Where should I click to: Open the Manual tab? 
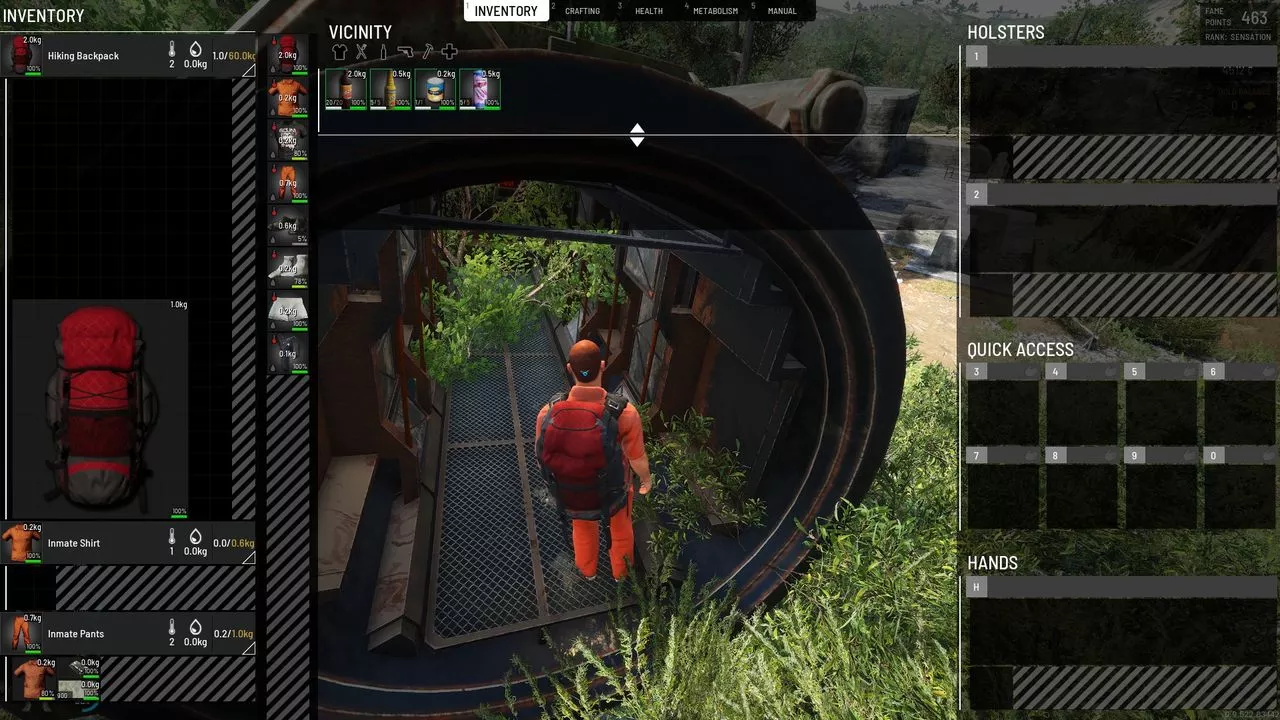[782, 11]
